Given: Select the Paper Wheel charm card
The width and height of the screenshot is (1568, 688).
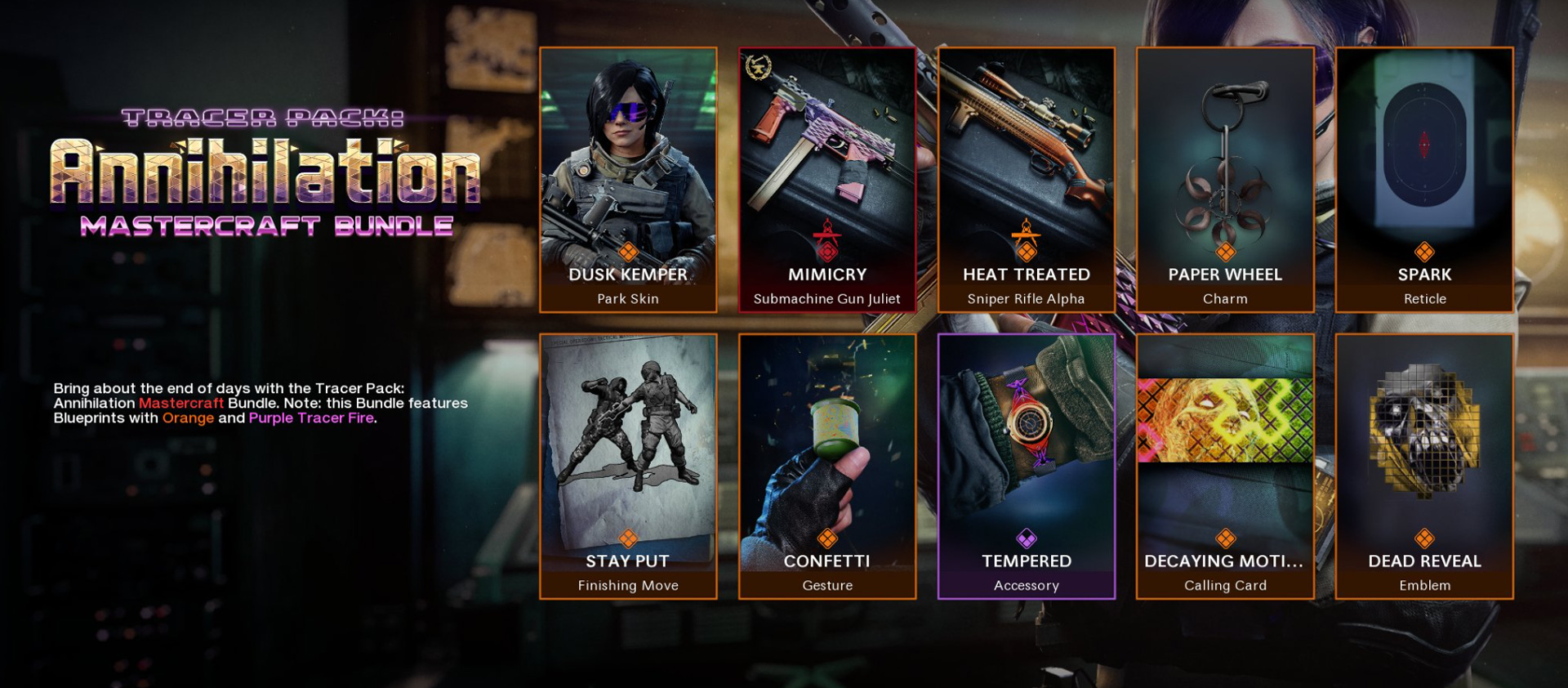Looking at the screenshot, I should (1225, 180).
